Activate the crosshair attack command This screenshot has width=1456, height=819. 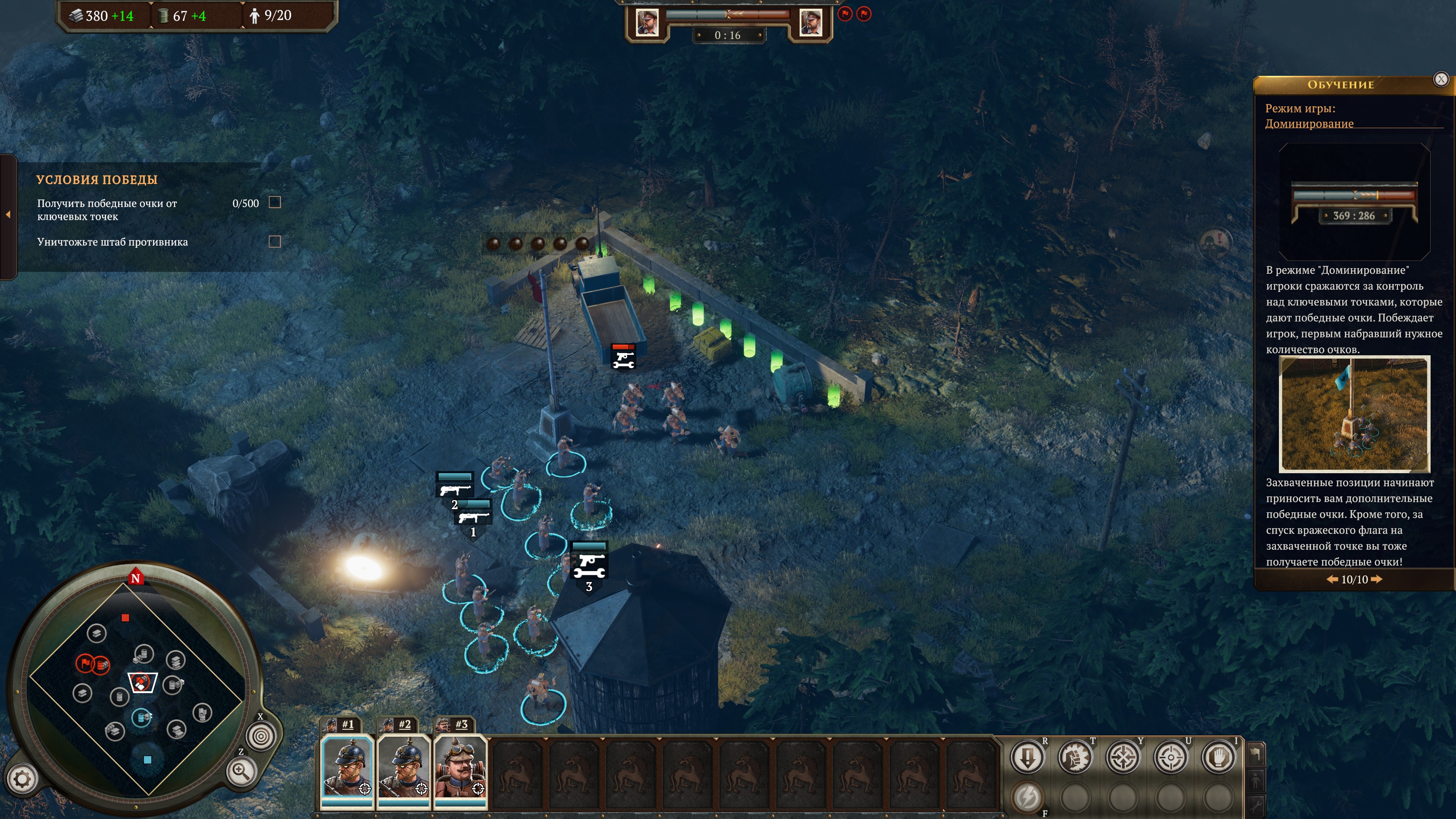pyautogui.click(x=1170, y=757)
